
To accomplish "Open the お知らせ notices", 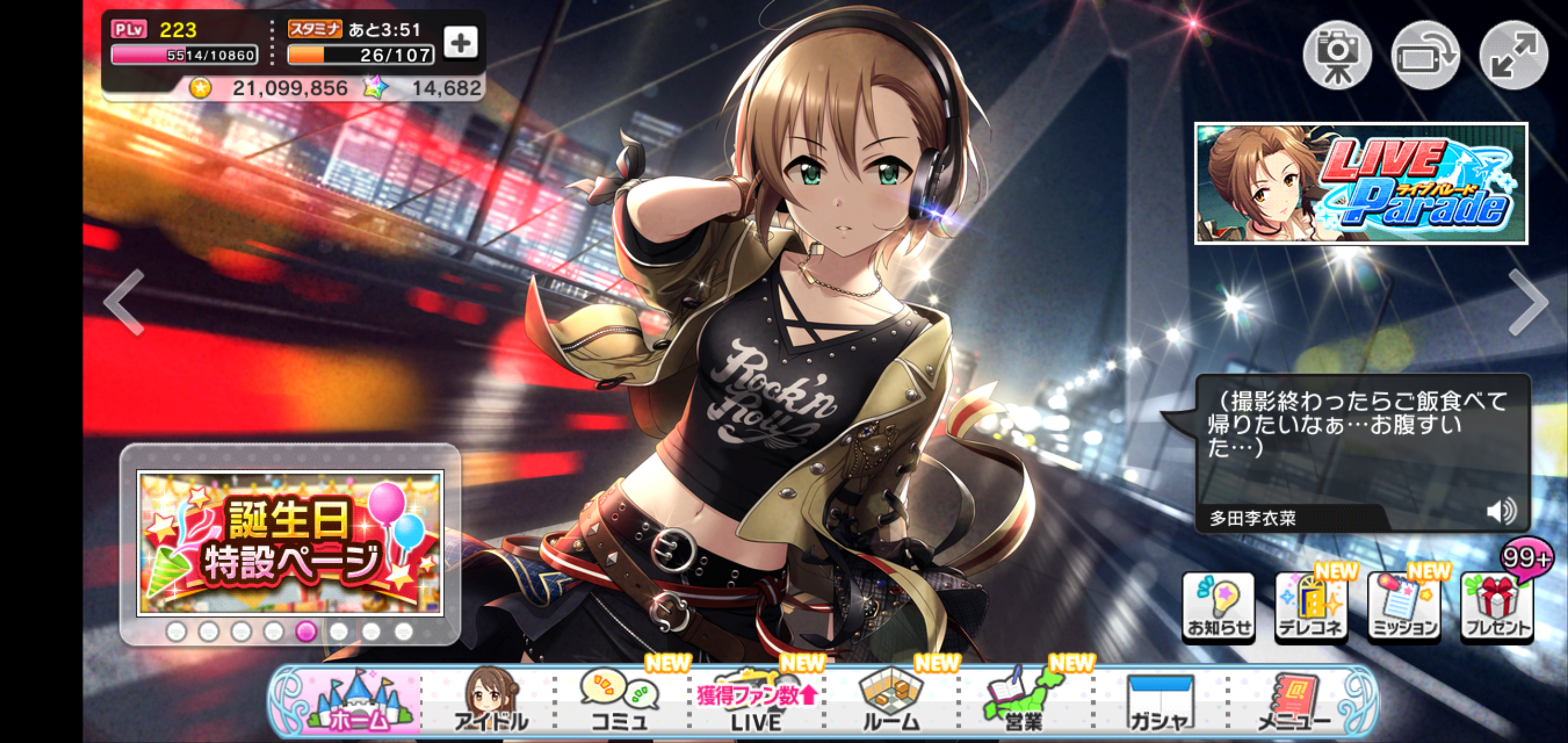I will coord(1219,607).
